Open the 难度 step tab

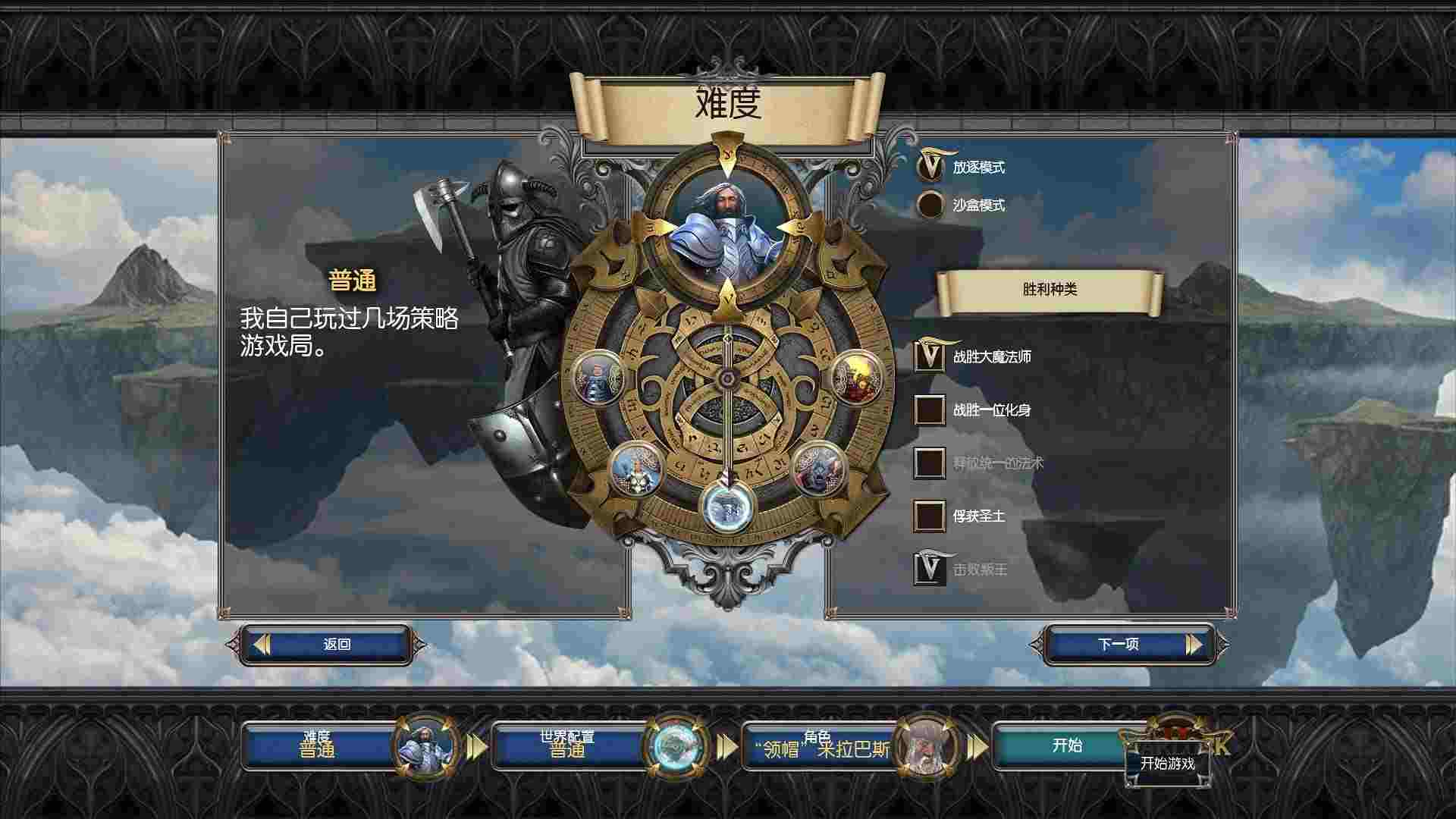pyautogui.click(x=318, y=745)
